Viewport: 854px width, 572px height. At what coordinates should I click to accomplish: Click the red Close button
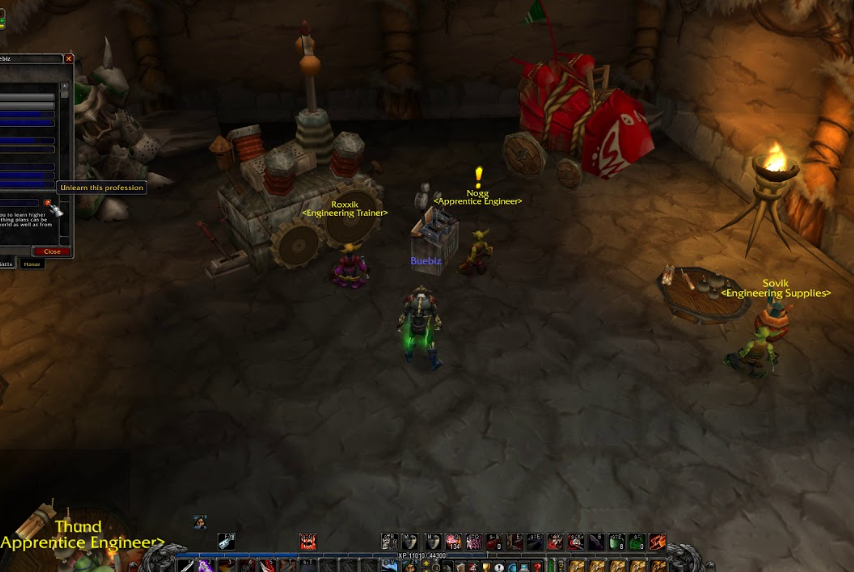(x=52, y=251)
